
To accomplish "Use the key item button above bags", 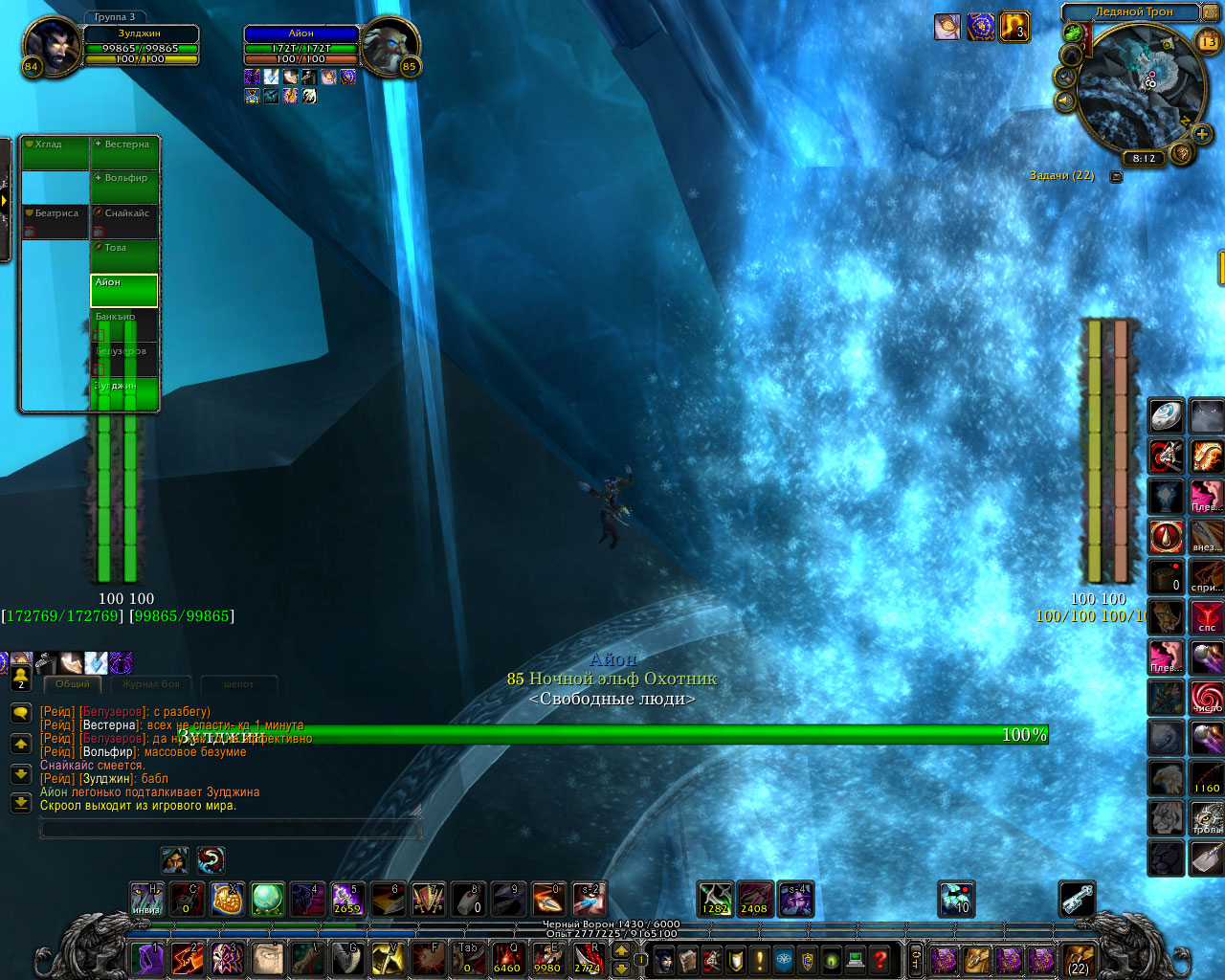I will 1077,900.
